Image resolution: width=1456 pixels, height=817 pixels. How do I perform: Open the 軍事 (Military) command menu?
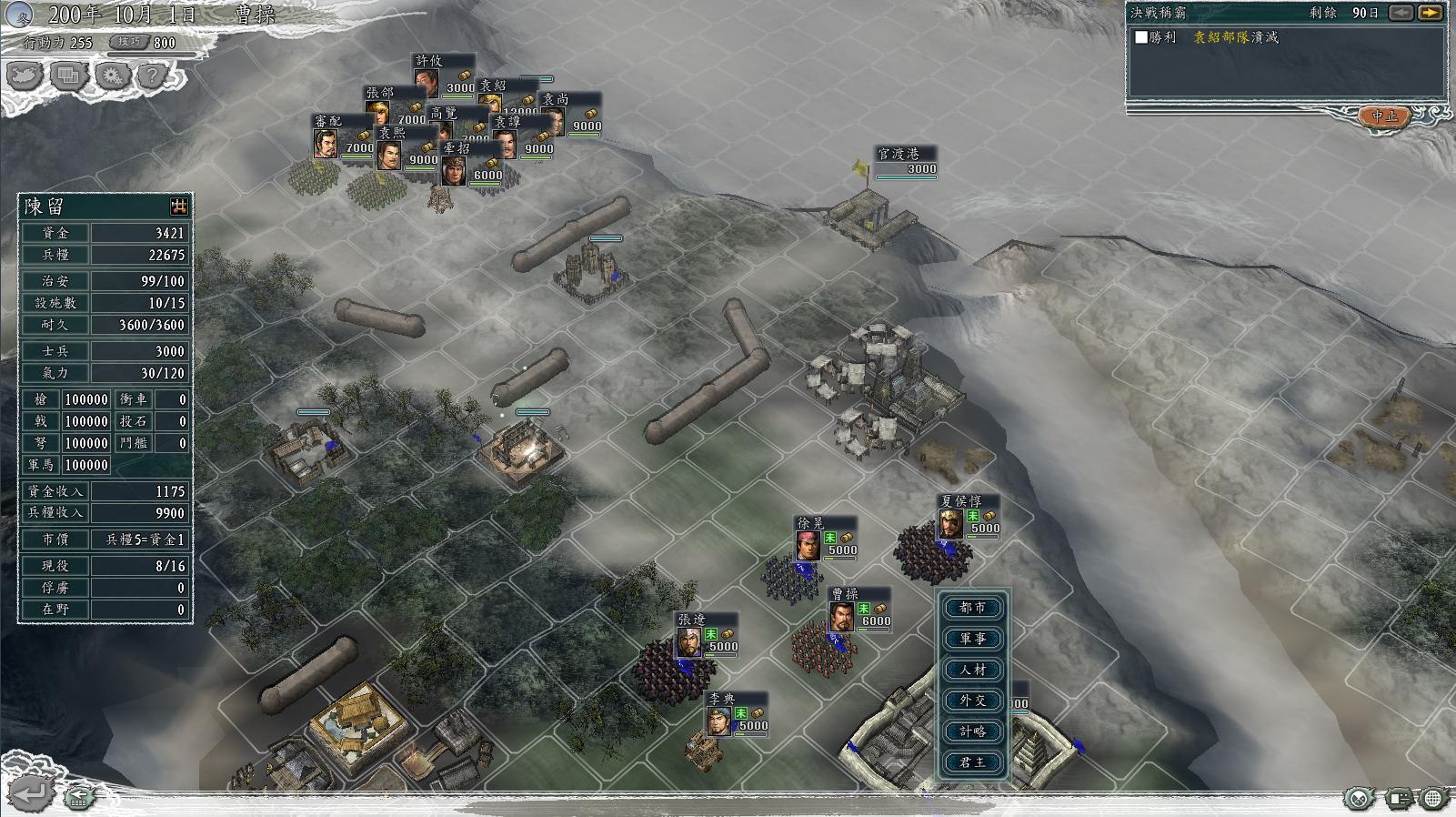[x=972, y=639]
